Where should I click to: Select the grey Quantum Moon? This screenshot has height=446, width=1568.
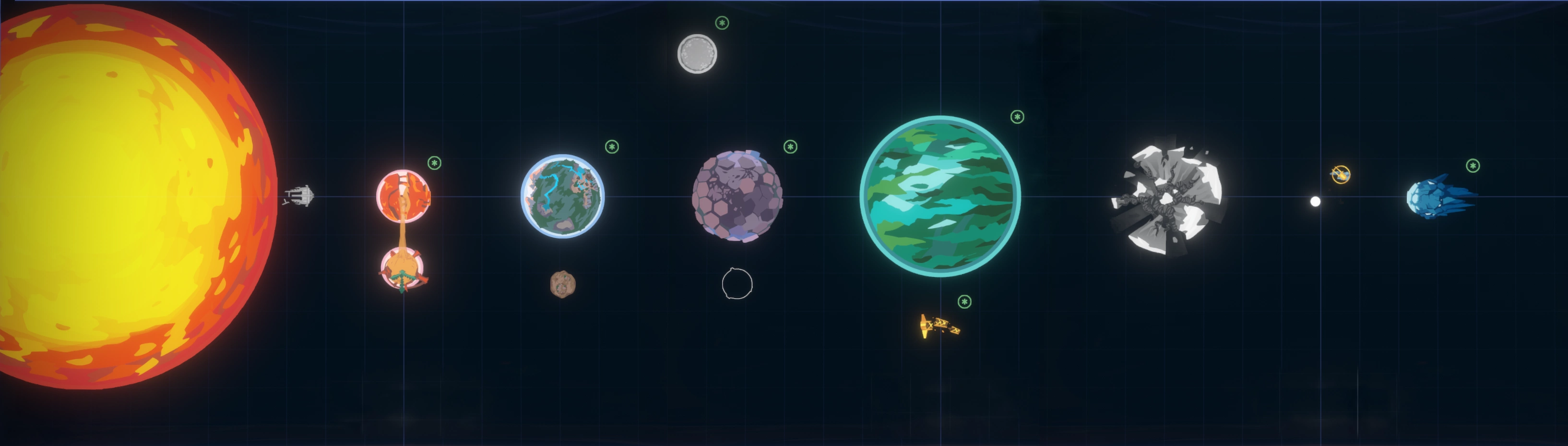coord(697,54)
